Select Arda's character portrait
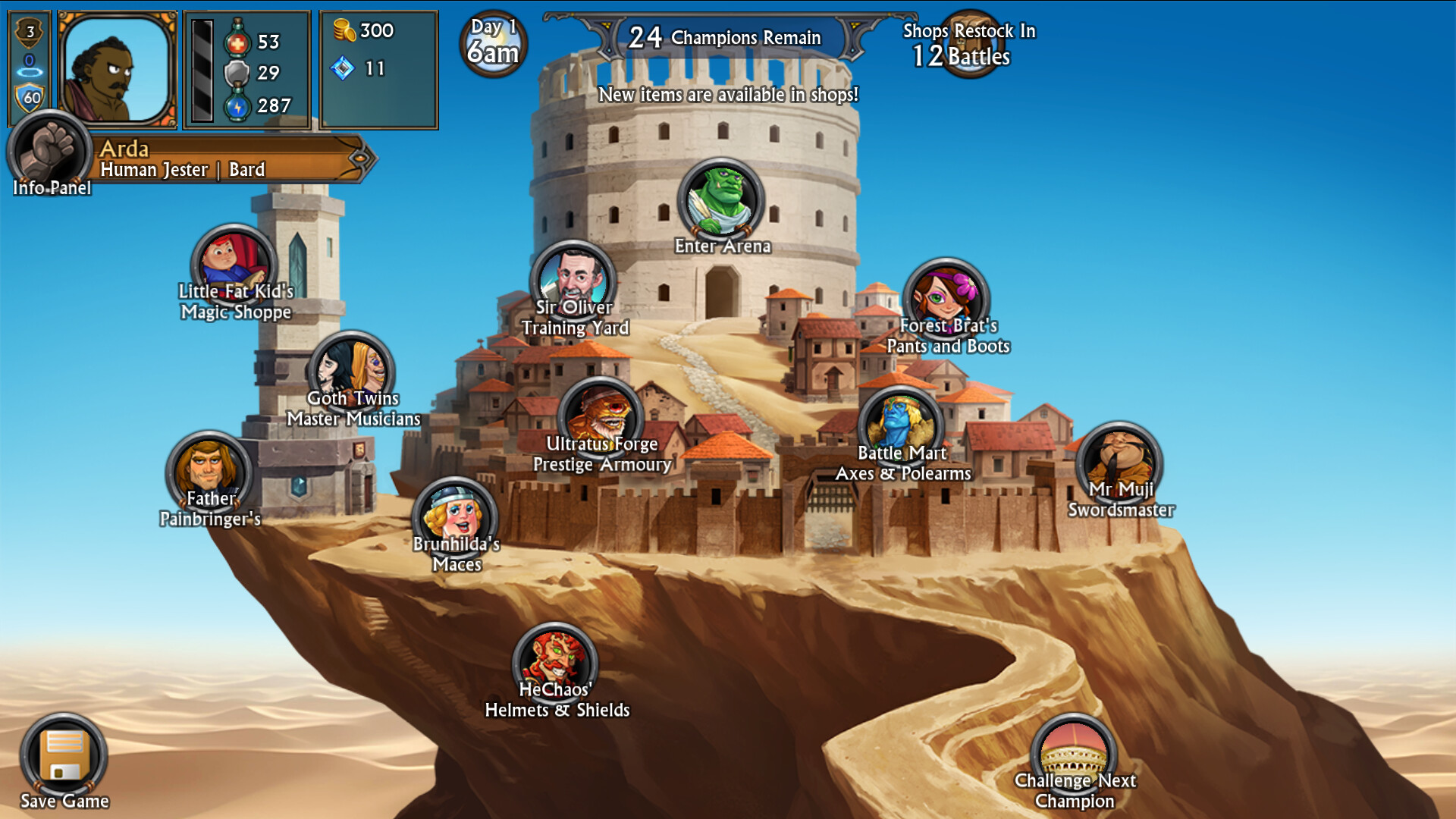Screen dimensions: 1456x819 117,70
